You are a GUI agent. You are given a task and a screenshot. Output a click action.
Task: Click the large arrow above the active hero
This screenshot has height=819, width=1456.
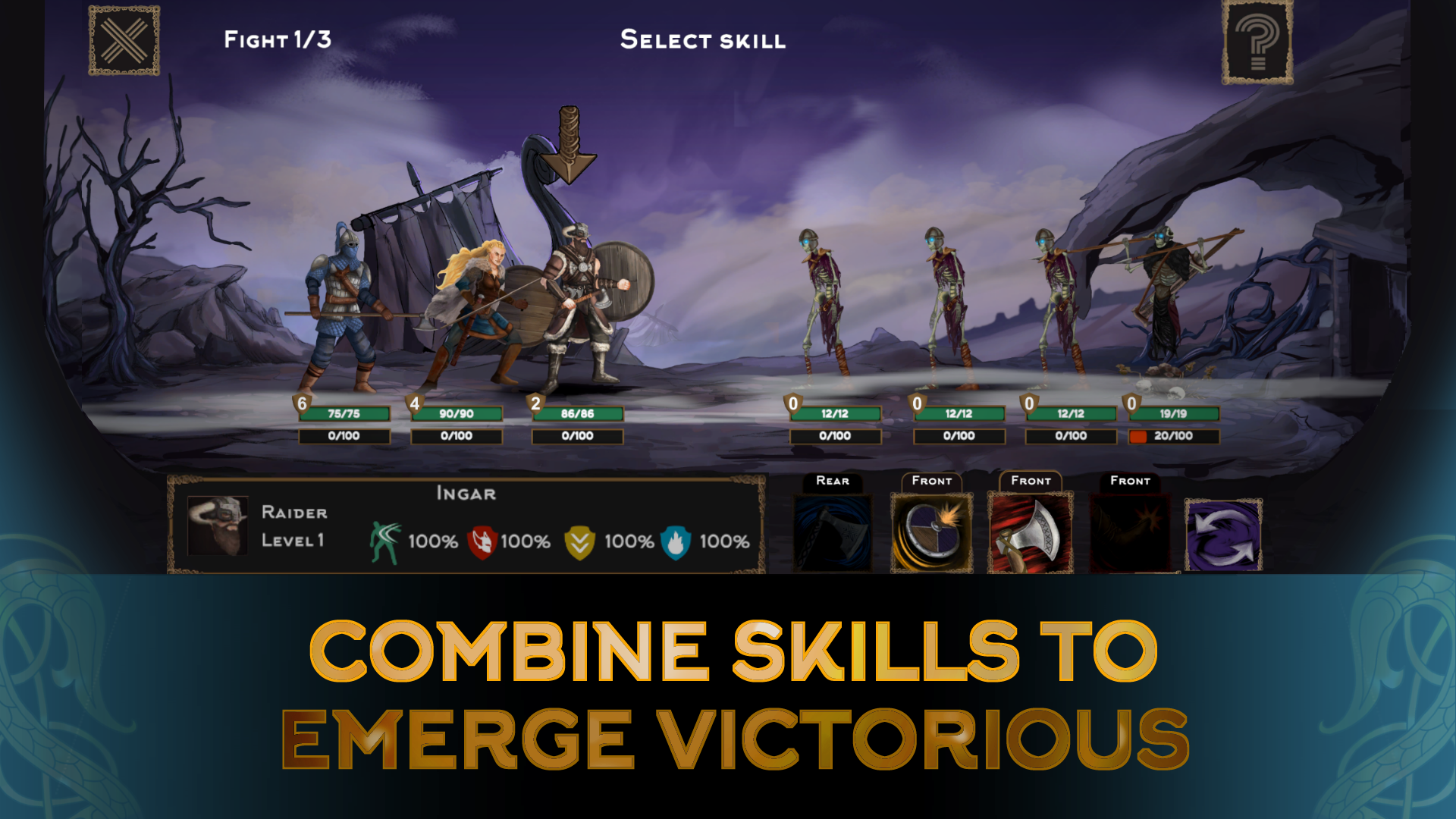570,144
